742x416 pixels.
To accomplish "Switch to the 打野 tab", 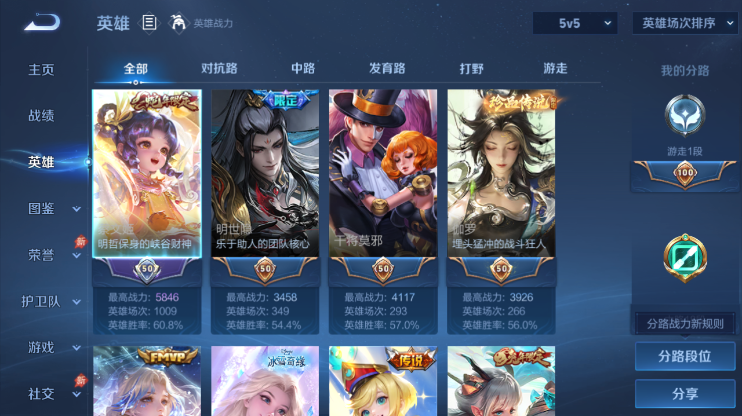I will coord(471,69).
